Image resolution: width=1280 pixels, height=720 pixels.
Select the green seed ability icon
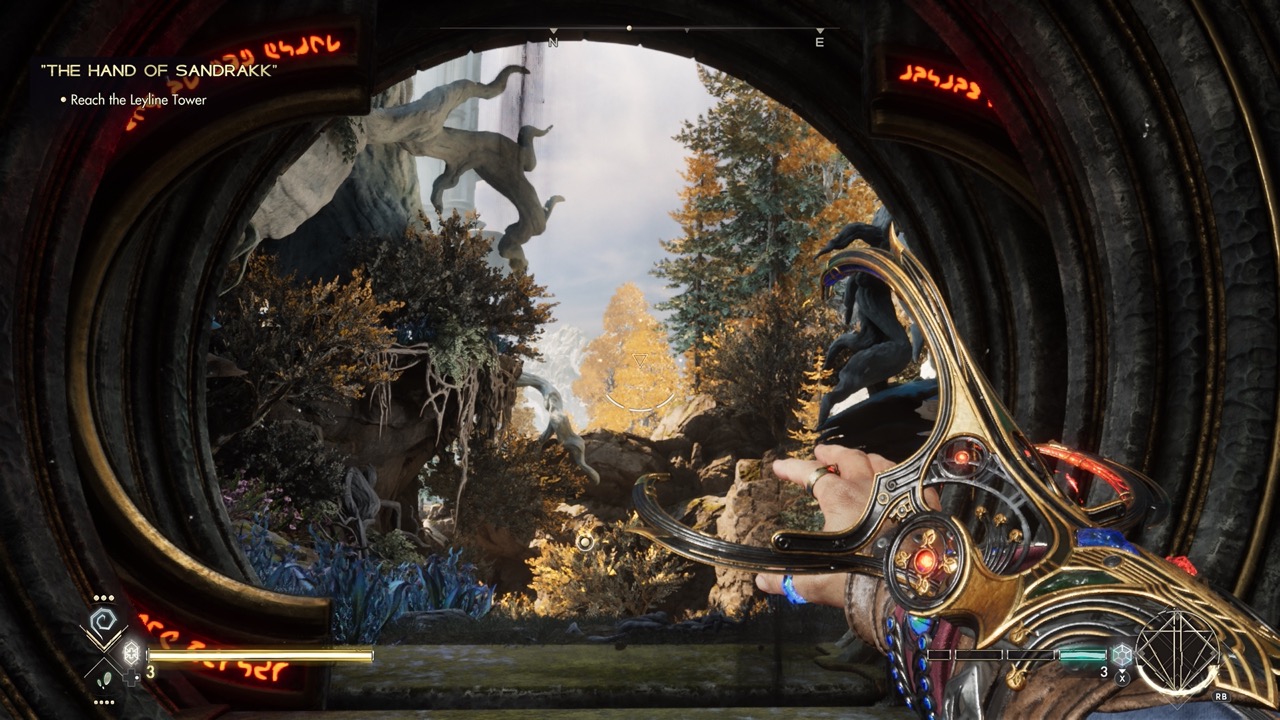[104, 679]
